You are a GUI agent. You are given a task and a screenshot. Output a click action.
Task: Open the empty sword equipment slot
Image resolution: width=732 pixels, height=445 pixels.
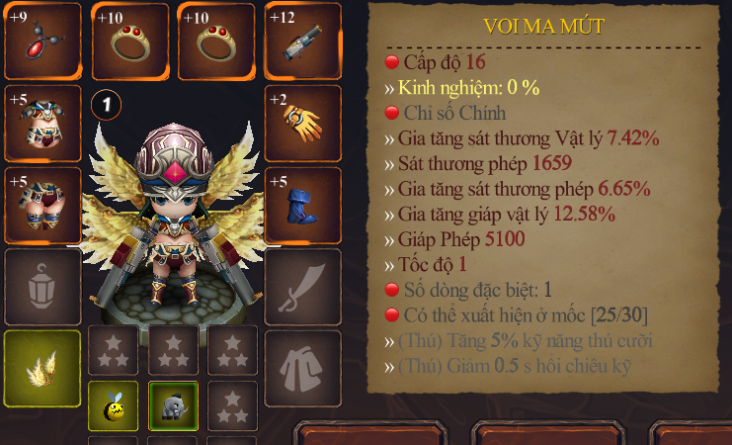pos(302,286)
